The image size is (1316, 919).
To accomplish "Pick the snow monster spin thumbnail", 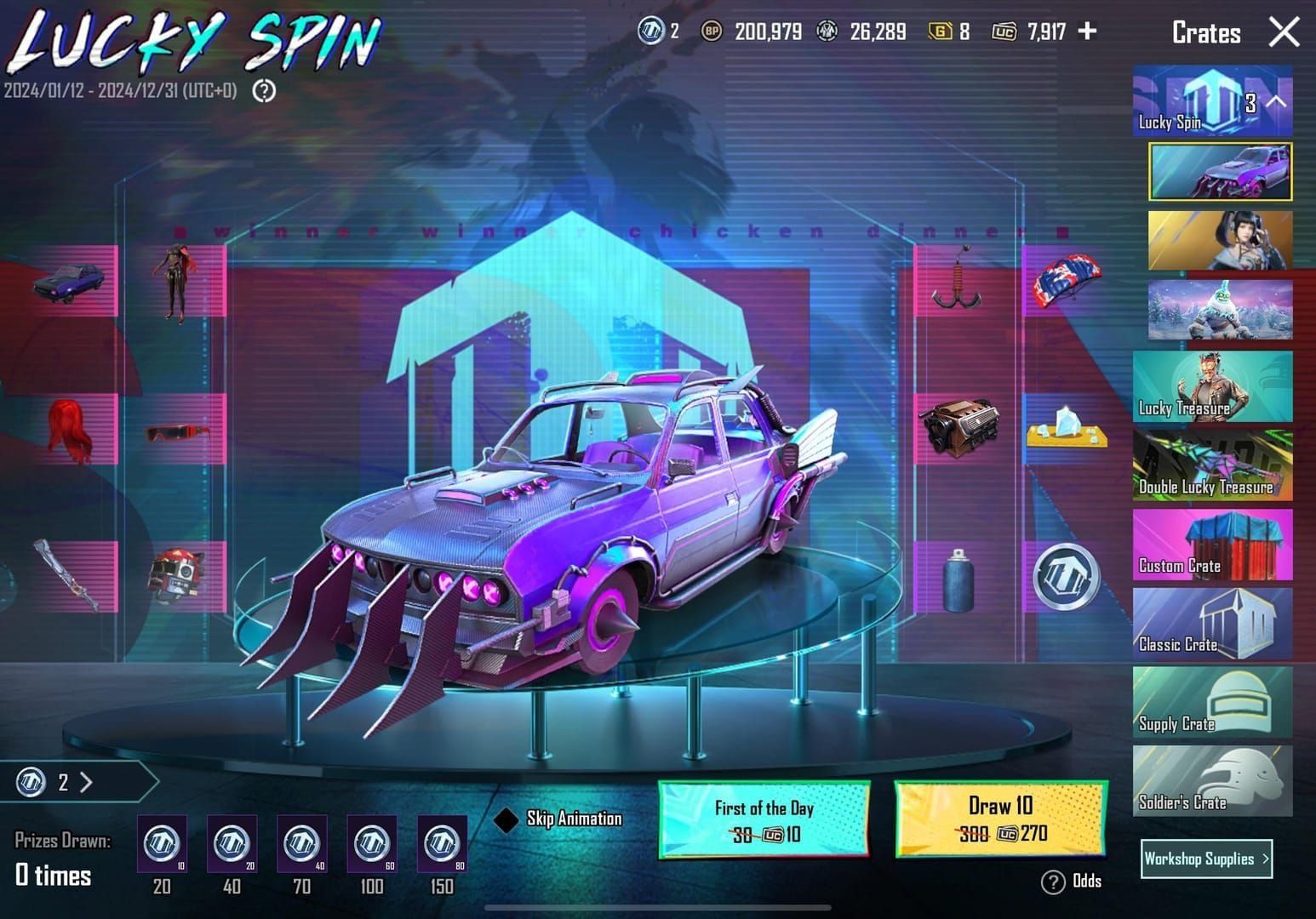I will click(1220, 311).
